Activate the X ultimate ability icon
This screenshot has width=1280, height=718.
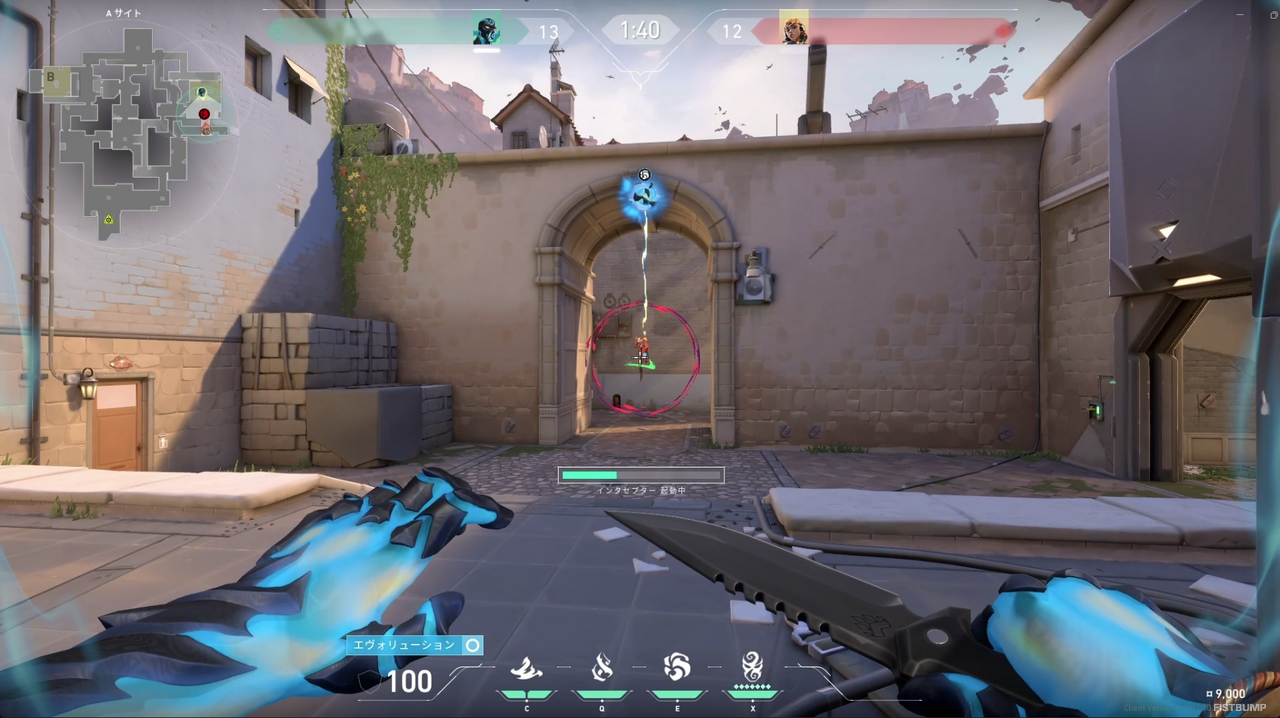tap(752, 666)
